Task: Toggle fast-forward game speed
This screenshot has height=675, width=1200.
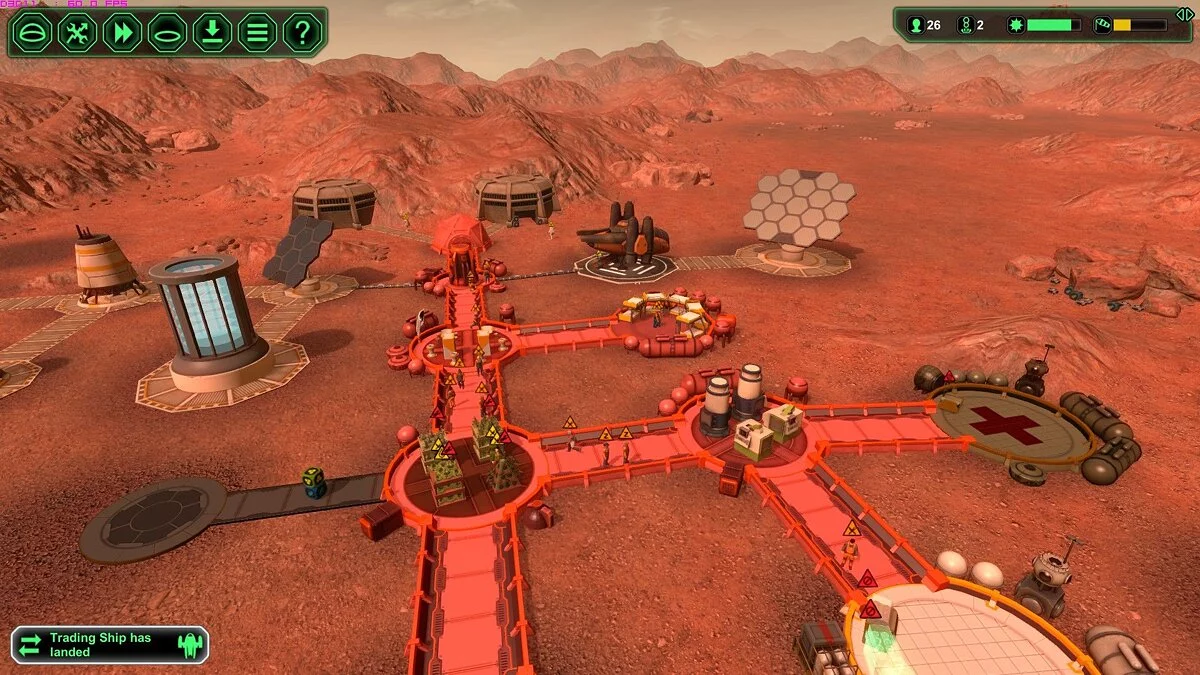Action: [122, 32]
